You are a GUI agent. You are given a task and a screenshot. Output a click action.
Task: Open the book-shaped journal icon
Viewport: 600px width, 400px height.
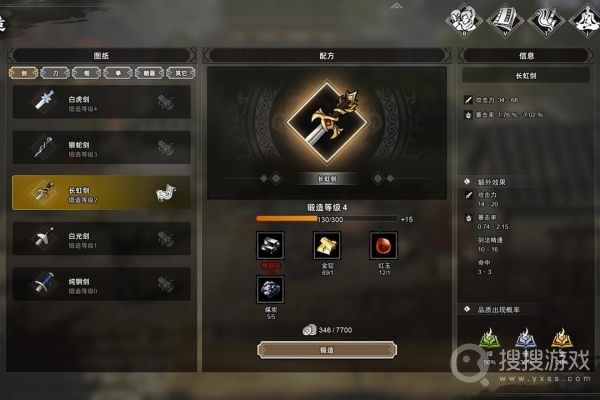(503, 17)
